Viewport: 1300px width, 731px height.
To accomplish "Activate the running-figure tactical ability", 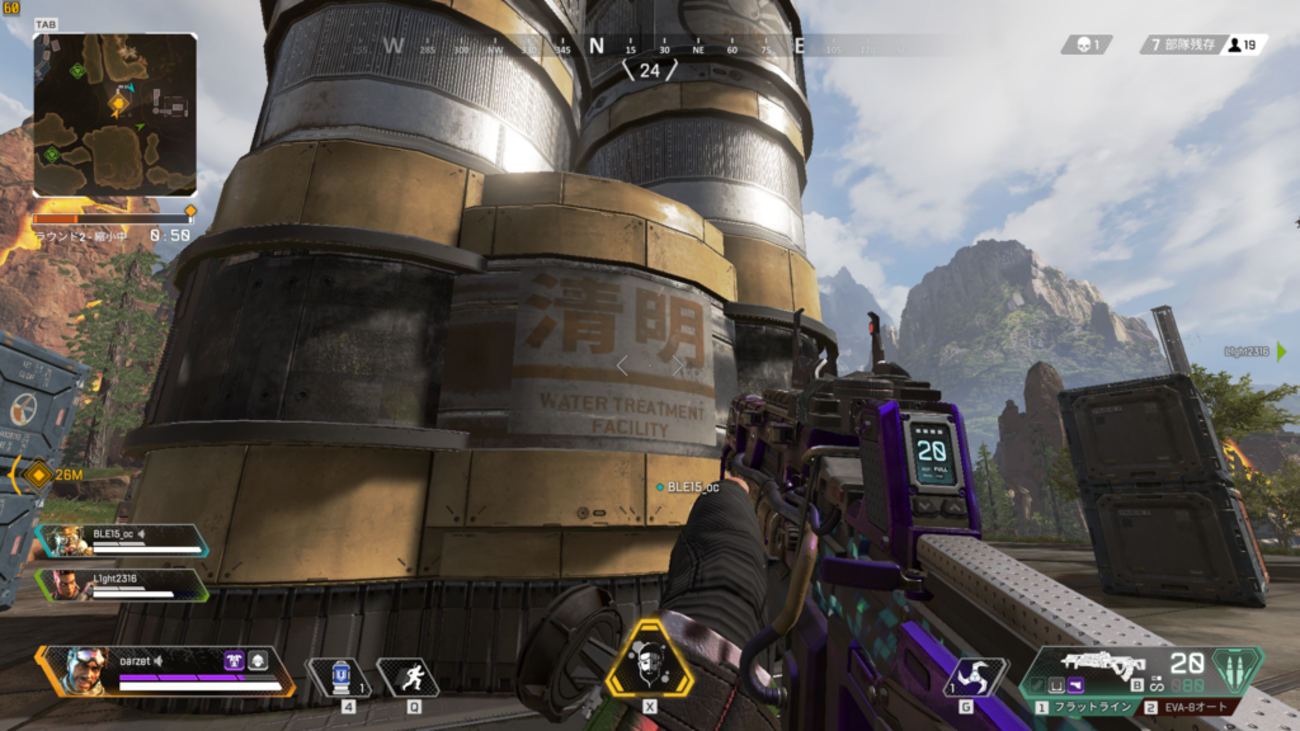I will [x=409, y=677].
